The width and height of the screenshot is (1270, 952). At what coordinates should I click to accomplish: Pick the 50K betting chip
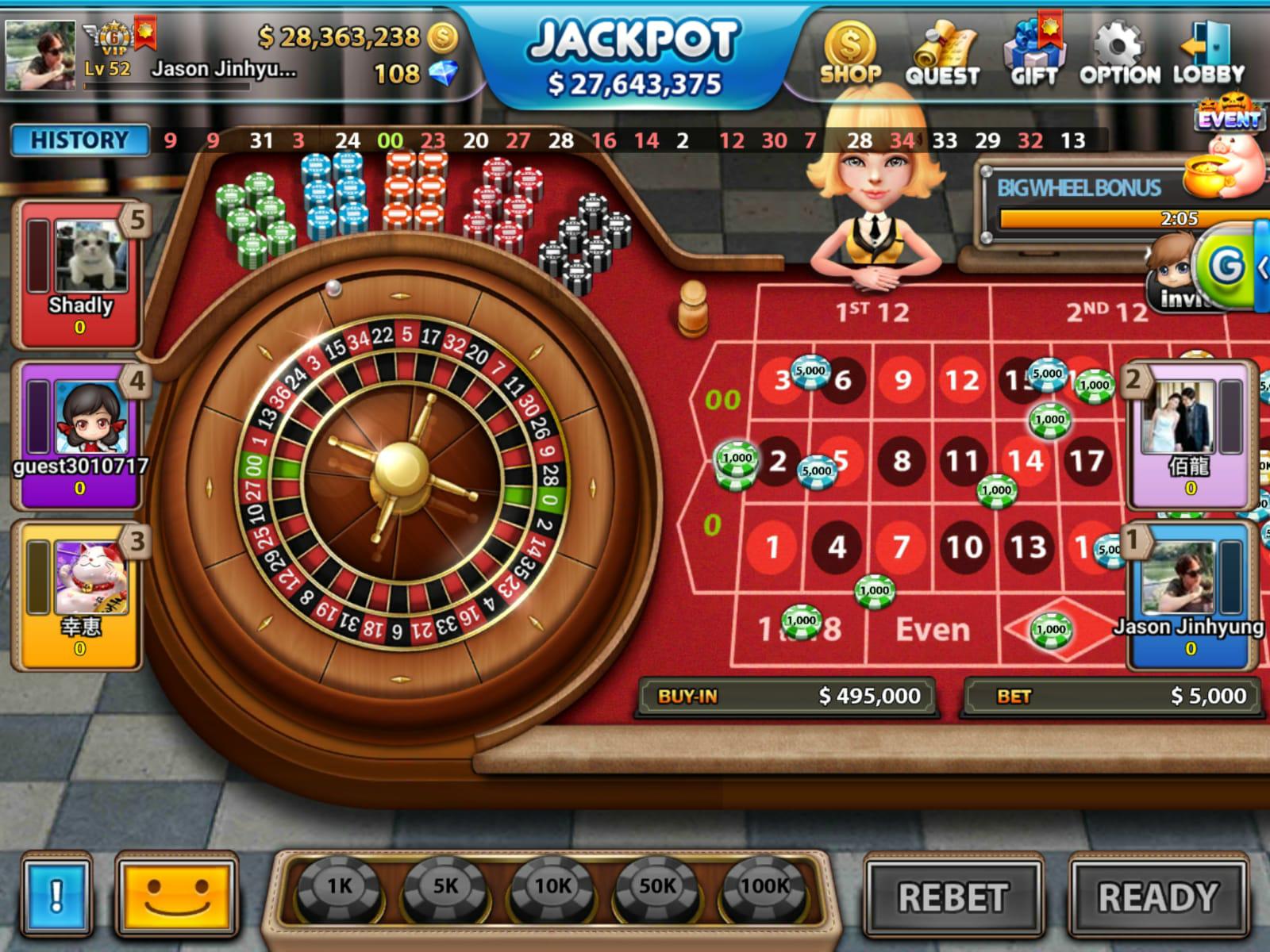[657, 888]
